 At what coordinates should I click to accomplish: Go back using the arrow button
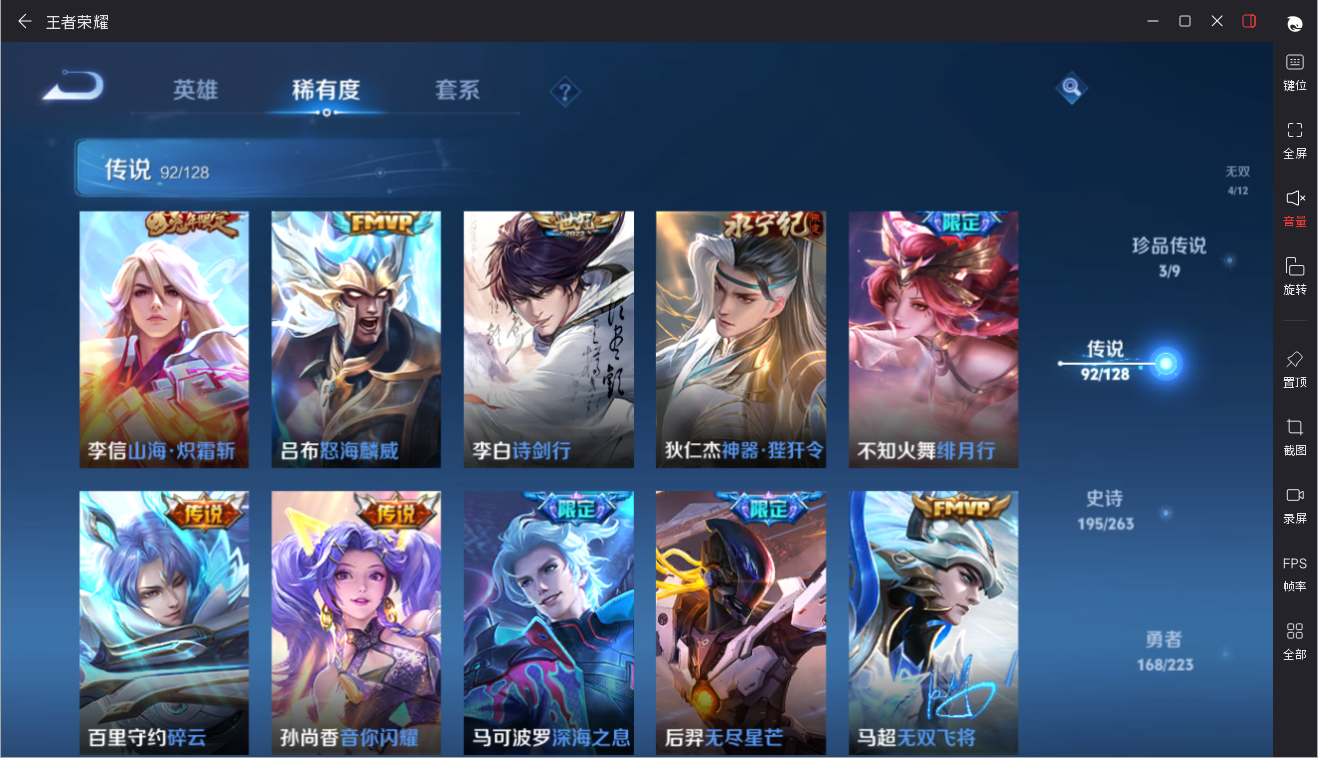[72, 87]
